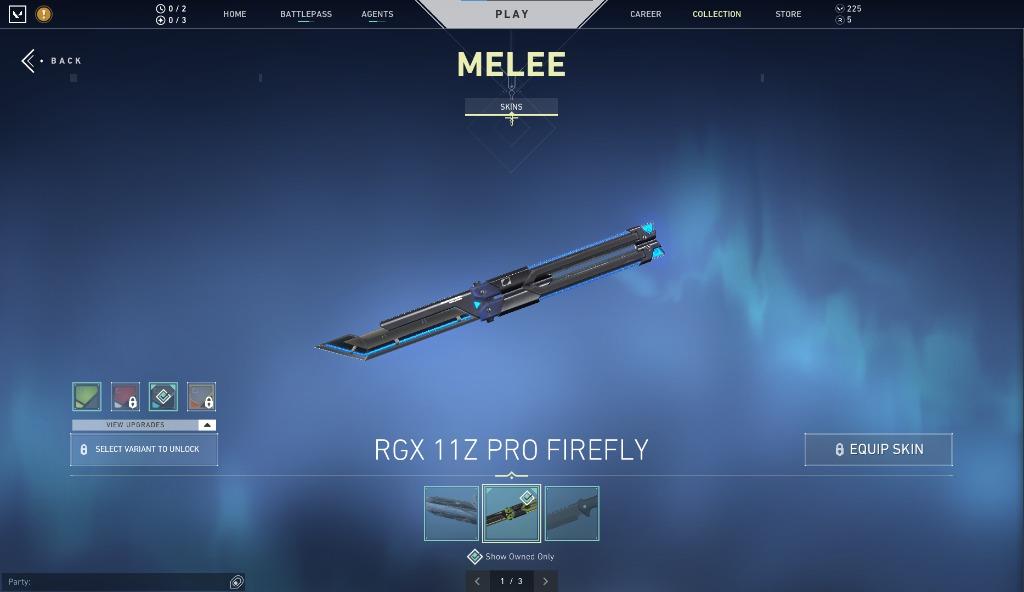Choose the green color variant swatch
The height and width of the screenshot is (592, 1024).
(87, 397)
